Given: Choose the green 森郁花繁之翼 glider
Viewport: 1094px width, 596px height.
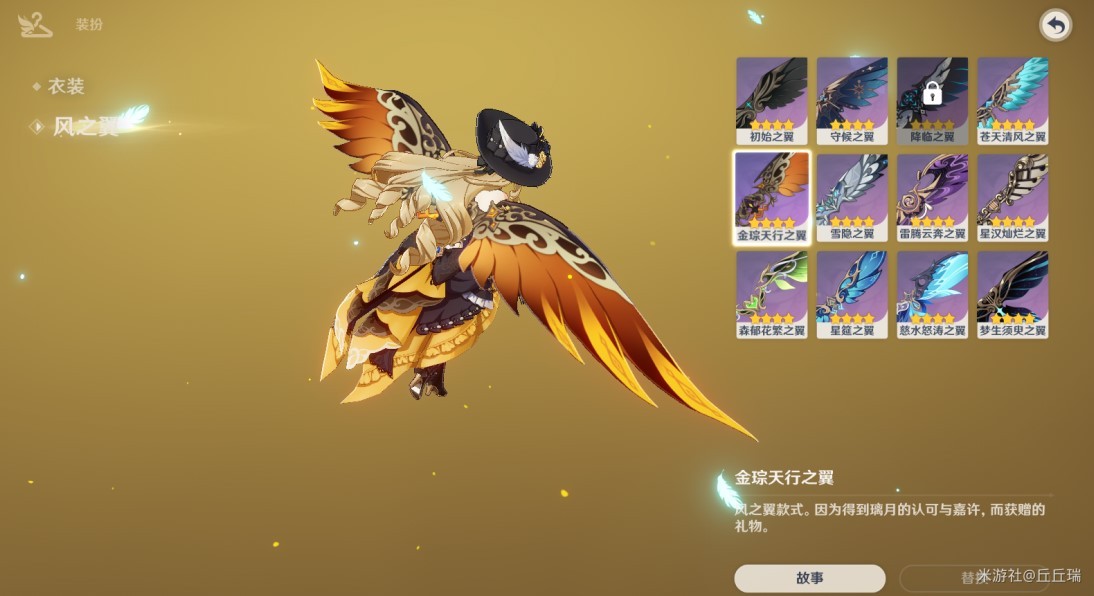Looking at the screenshot, I should tap(771, 294).
